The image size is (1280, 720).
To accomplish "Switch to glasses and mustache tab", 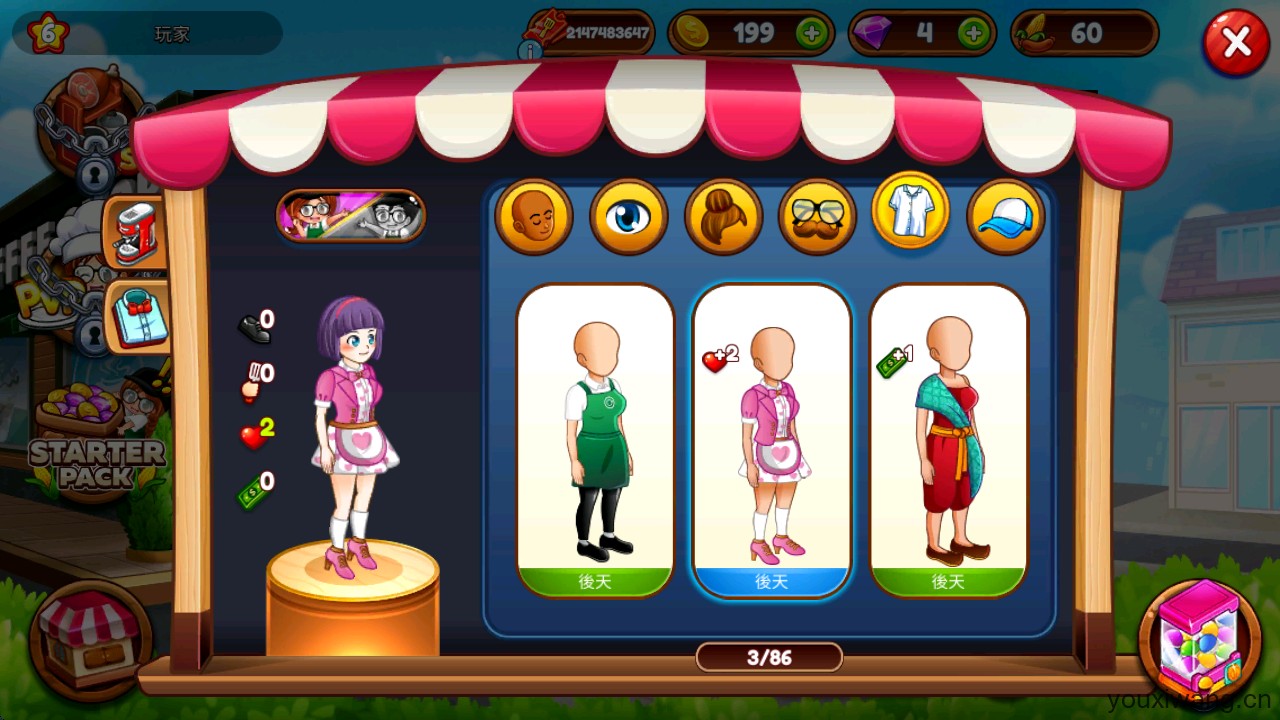I will pyautogui.click(x=817, y=216).
